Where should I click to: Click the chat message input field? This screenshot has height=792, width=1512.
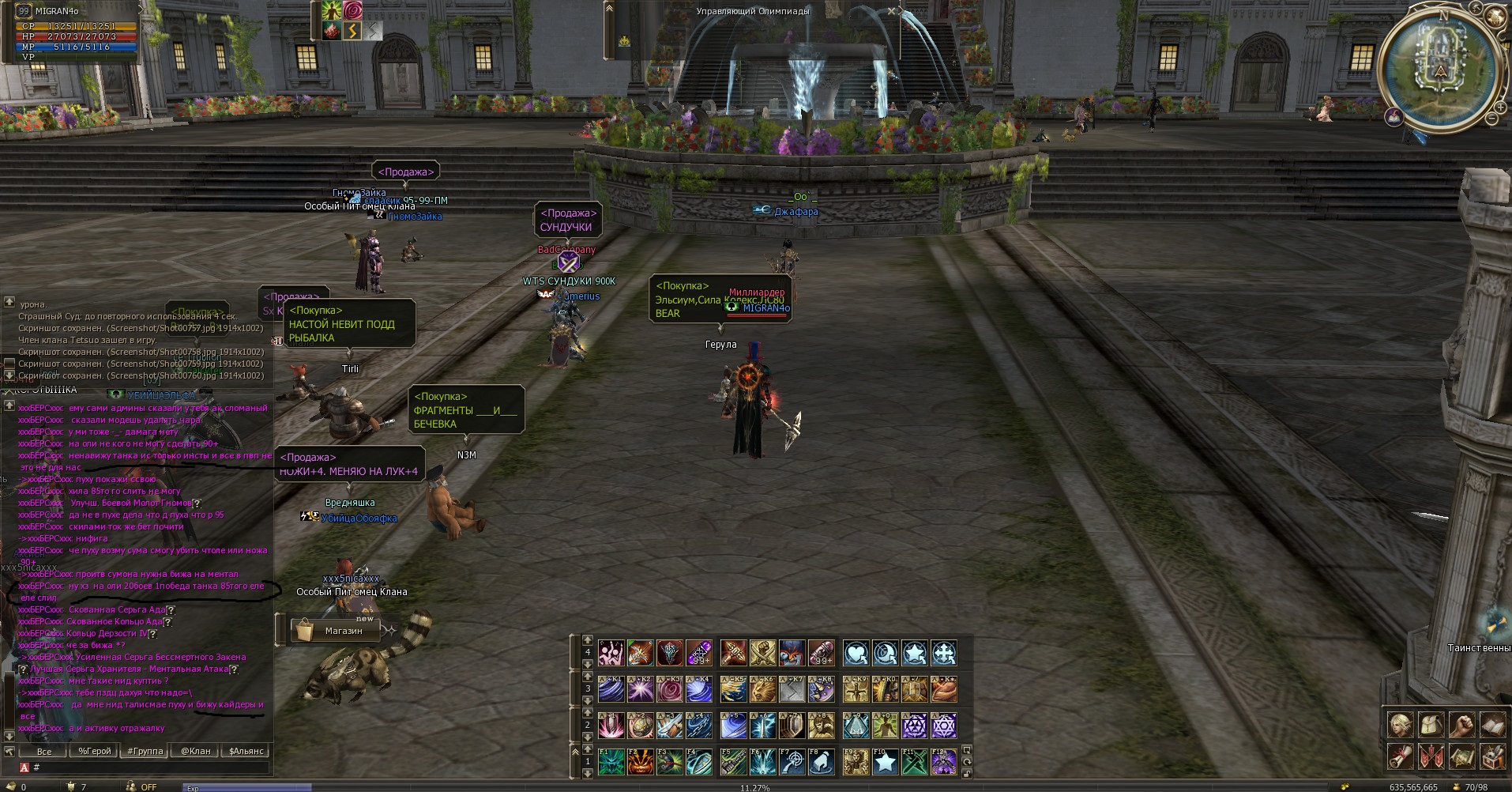[150, 767]
